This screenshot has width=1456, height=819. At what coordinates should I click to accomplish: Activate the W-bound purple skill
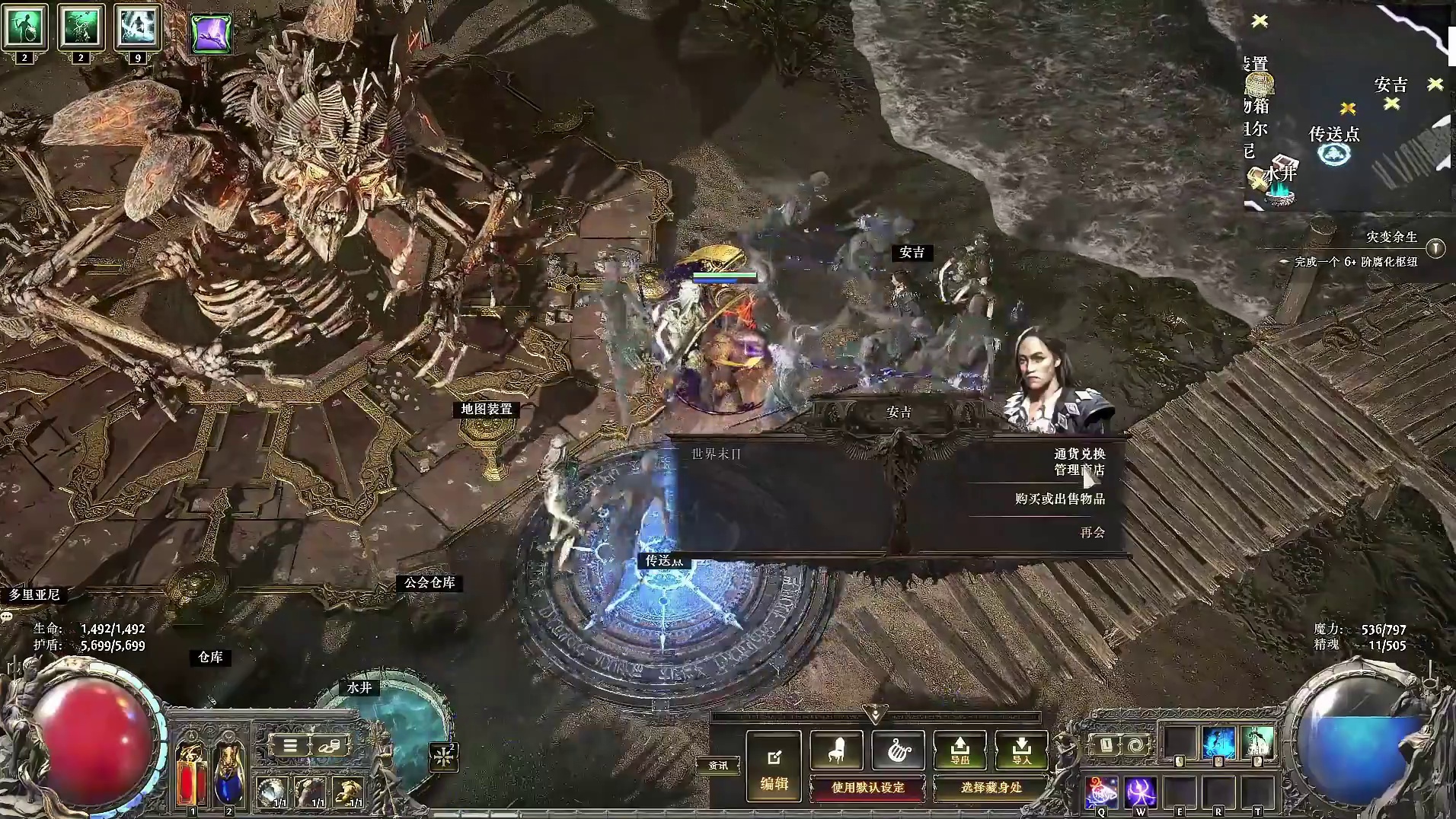click(1140, 792)
